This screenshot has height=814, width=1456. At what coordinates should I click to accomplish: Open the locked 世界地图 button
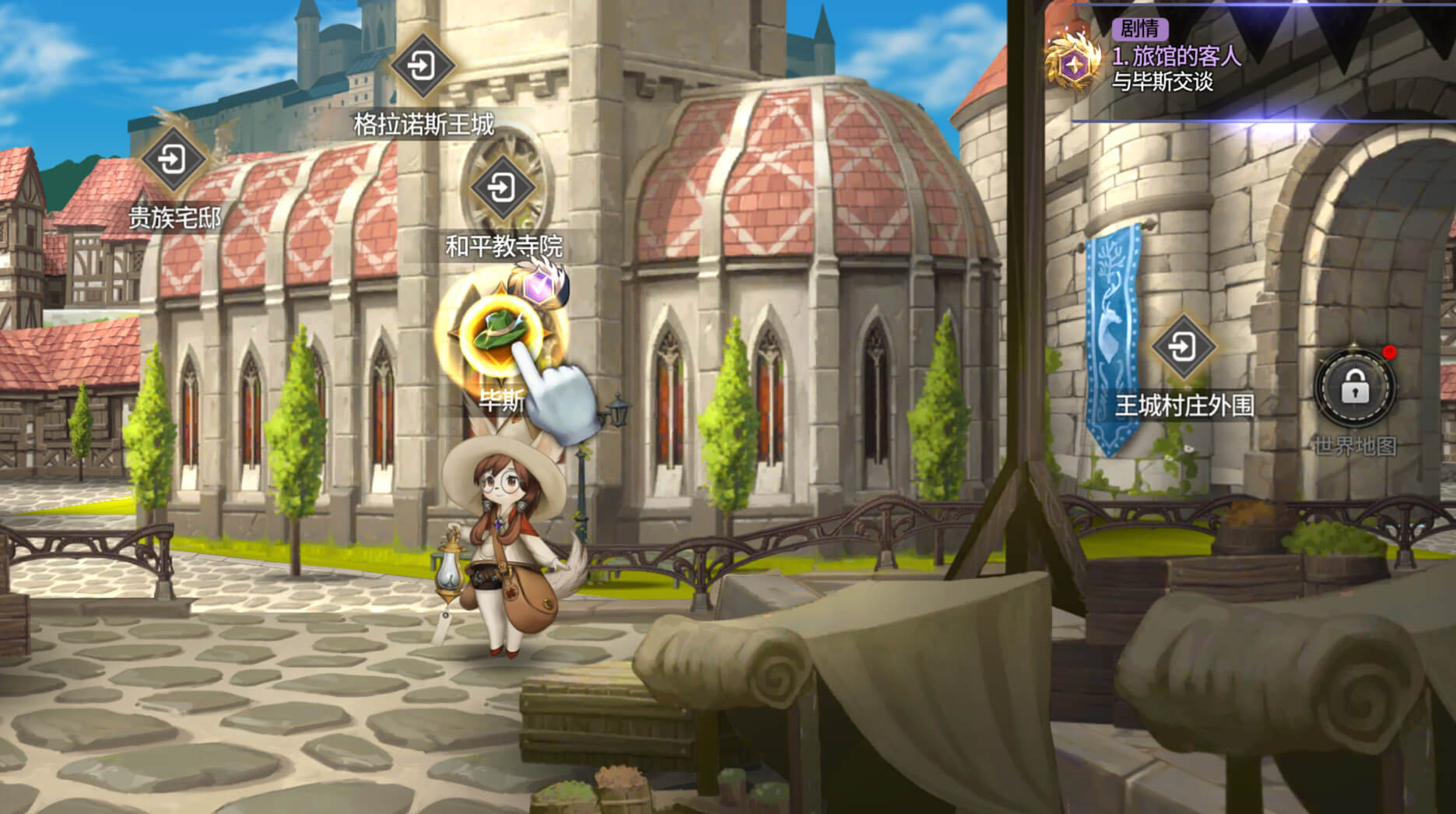point(1354,387)
